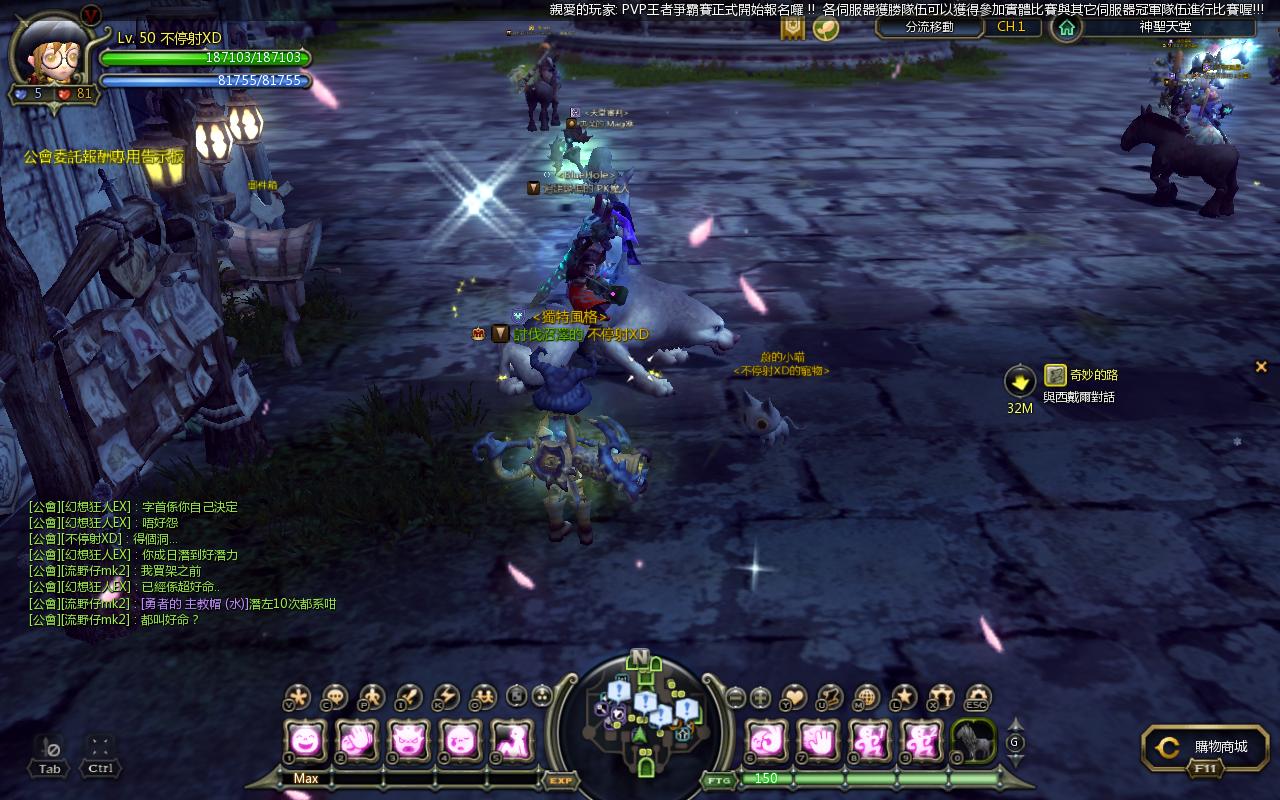Screen dimensions: 1280x800
Task: Close the quest tracker with the X
Action: coord(1261,367)
